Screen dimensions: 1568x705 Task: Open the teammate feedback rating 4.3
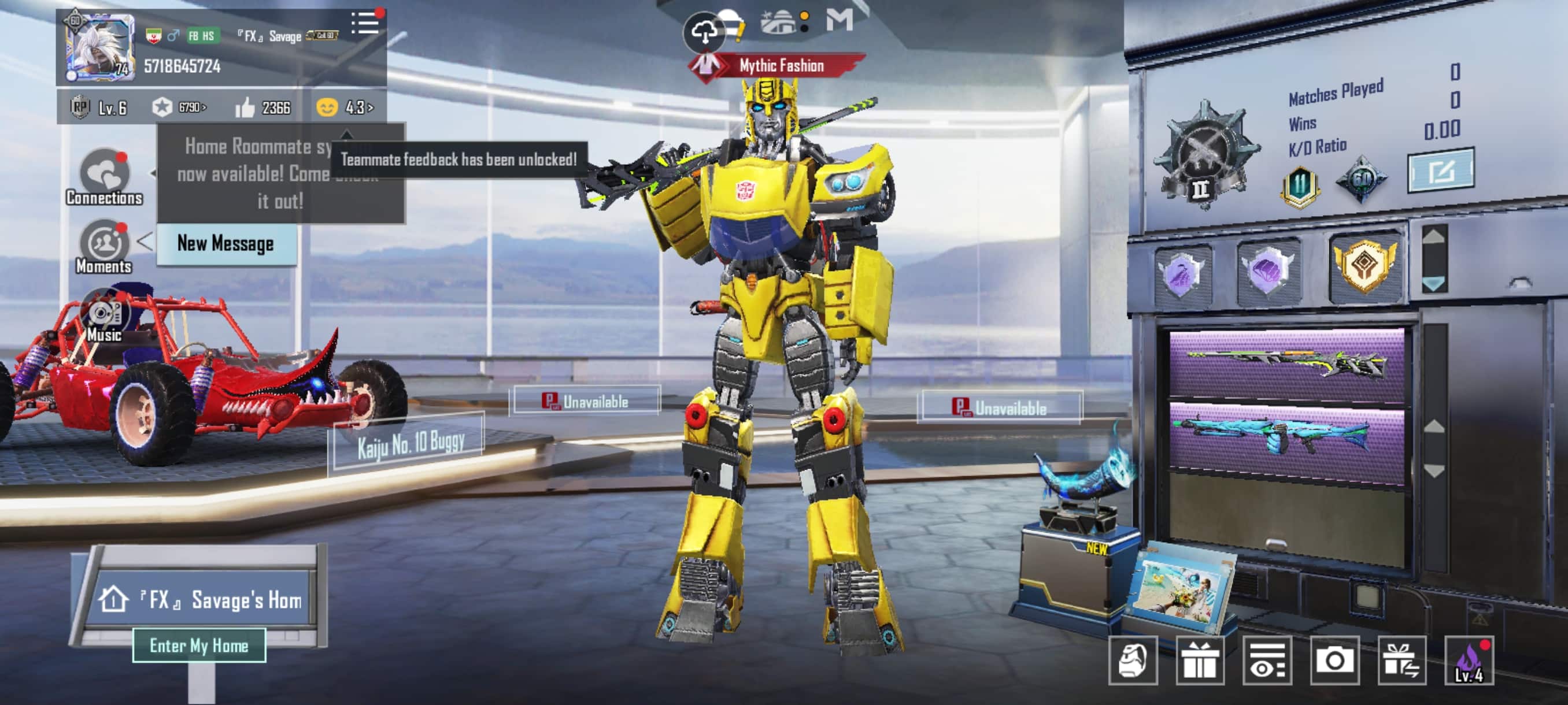(x=345, y=107)
